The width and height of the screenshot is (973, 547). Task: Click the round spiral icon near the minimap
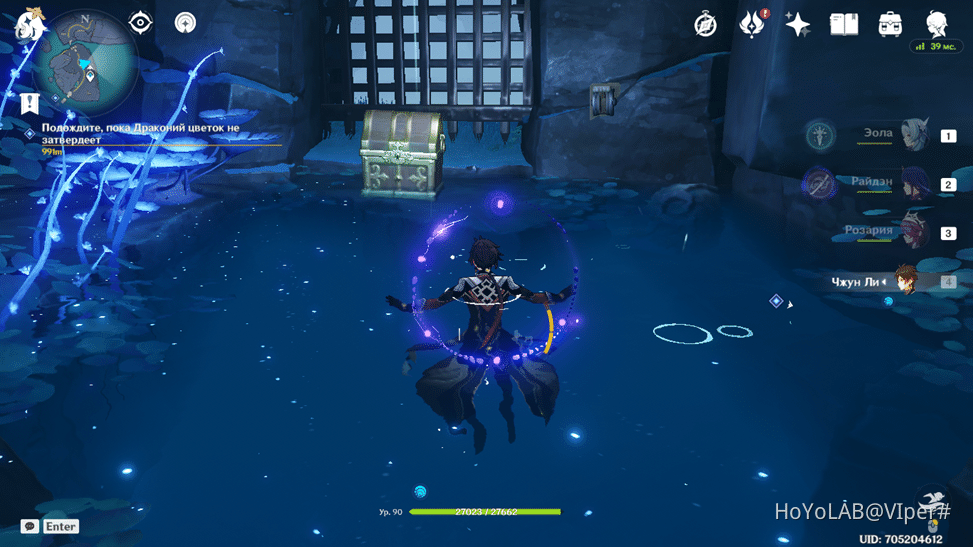pyautogui.click(x=185, y=22)
